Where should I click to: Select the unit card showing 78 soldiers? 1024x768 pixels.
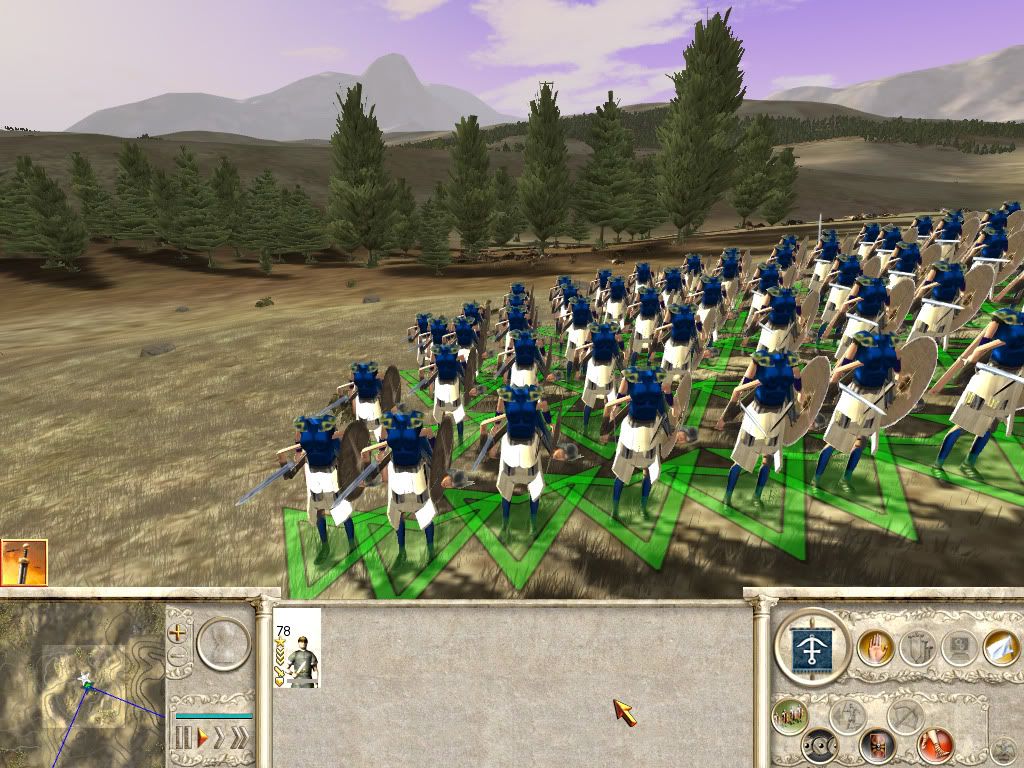(x=297, y=648)
